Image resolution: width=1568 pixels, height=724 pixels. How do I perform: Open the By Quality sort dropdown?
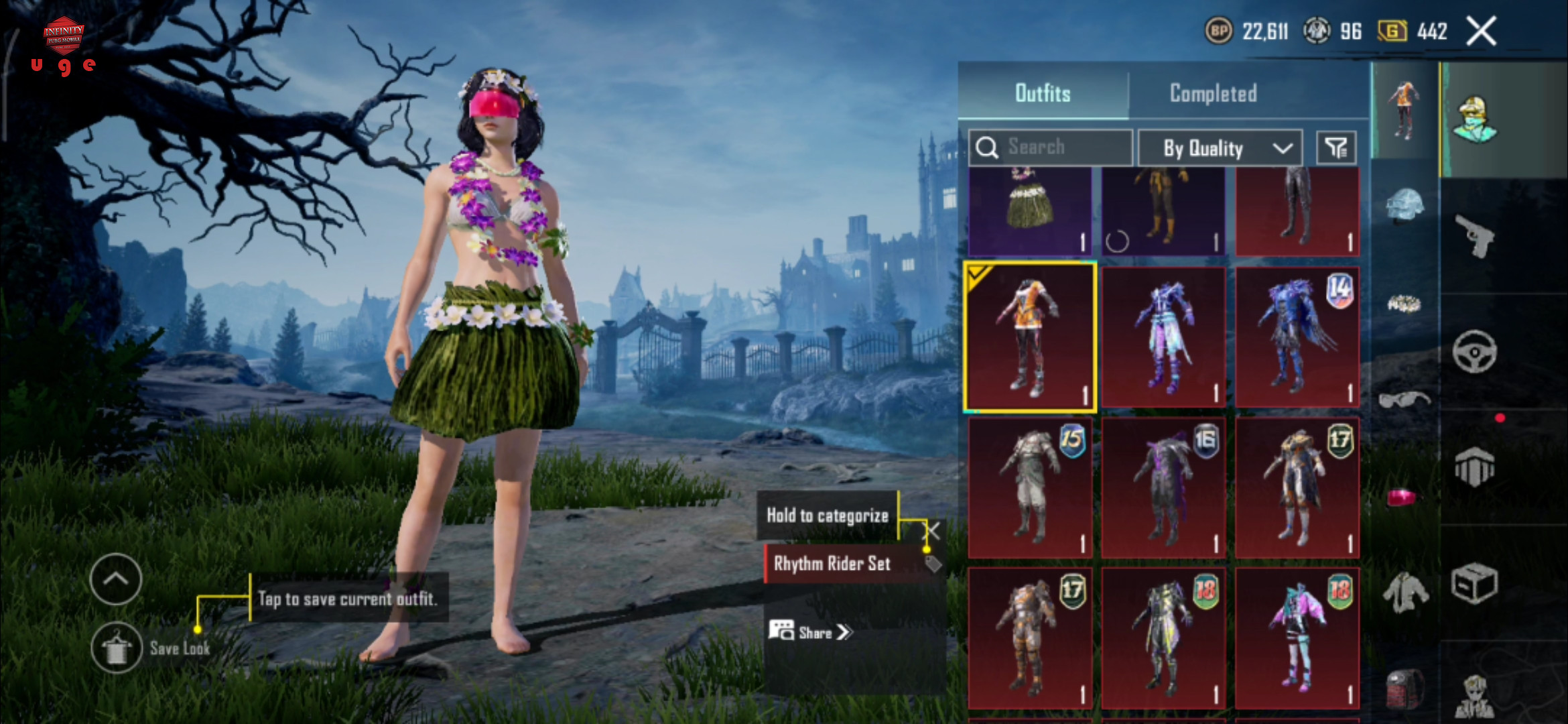[x=1220, y=147]
